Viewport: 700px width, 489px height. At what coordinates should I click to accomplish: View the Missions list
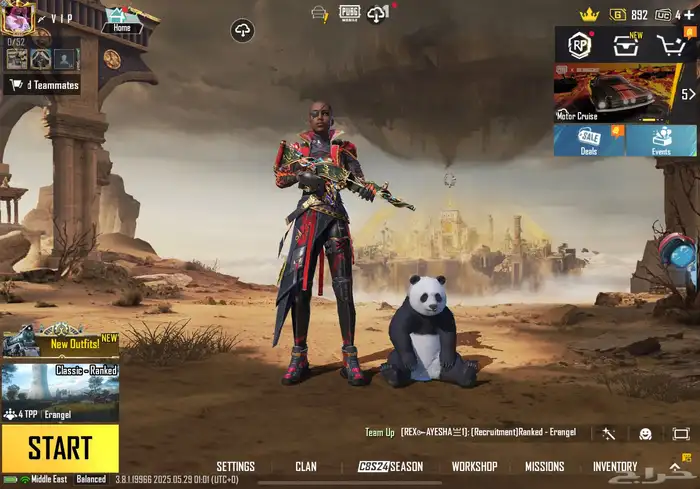(545, 467)
